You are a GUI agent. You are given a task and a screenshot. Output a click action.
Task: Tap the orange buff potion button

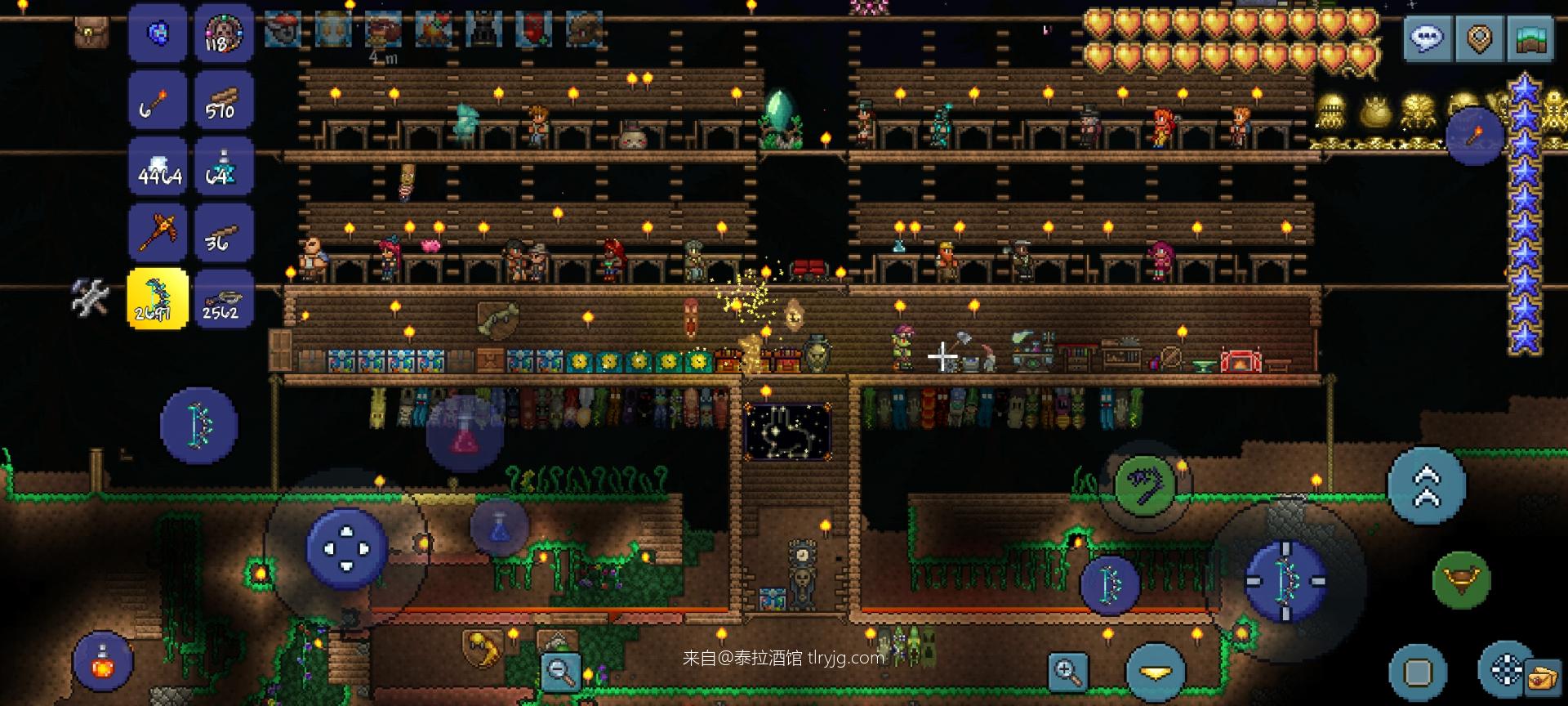click(x=104, y=662)
